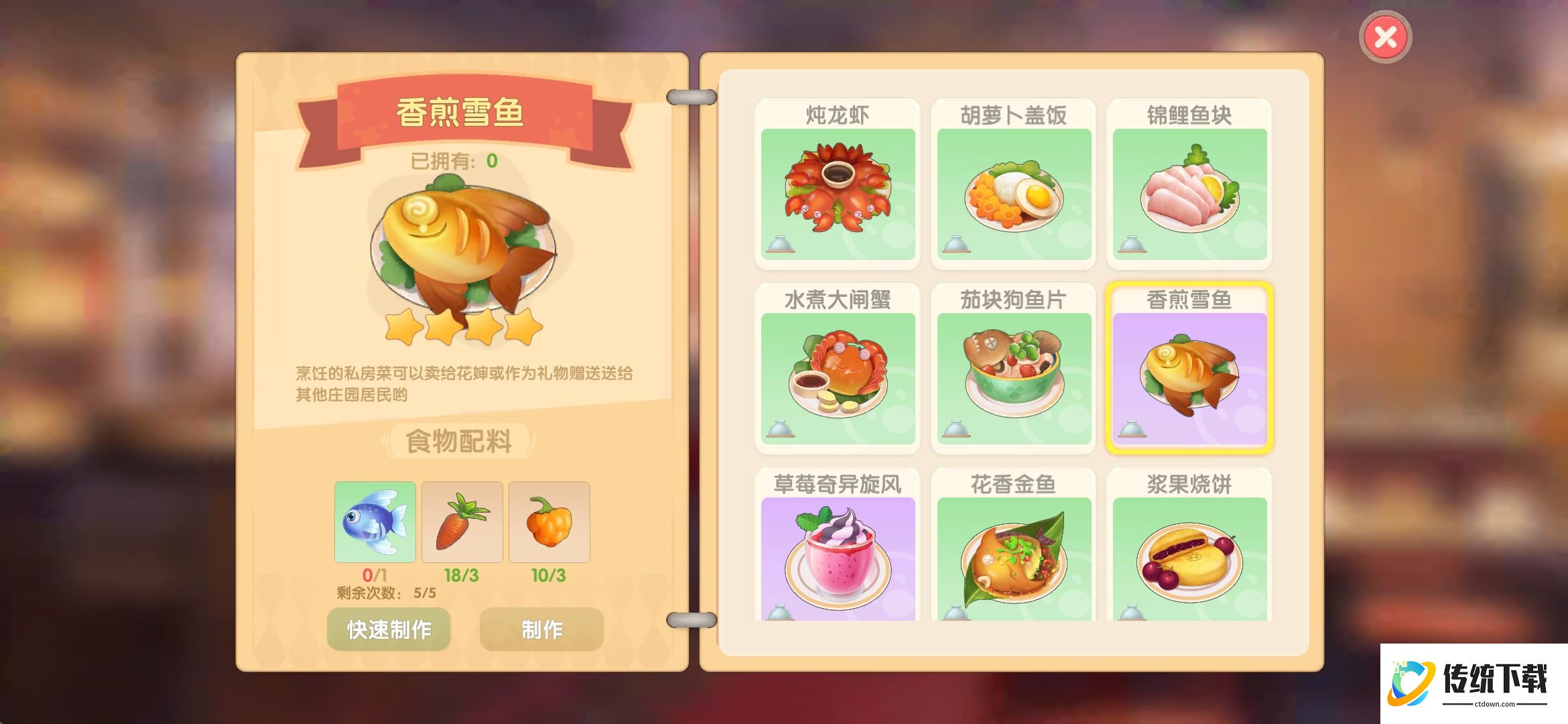Screen dimensions: 1568x724
Task: Click the four-star rating under the fish dish
Action: tap(460, 326)
